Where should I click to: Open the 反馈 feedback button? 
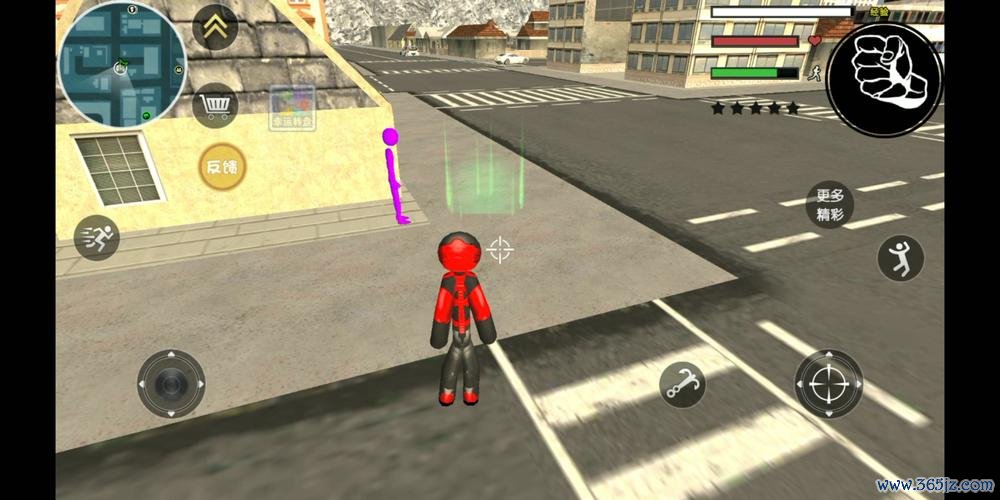(221, 167)
